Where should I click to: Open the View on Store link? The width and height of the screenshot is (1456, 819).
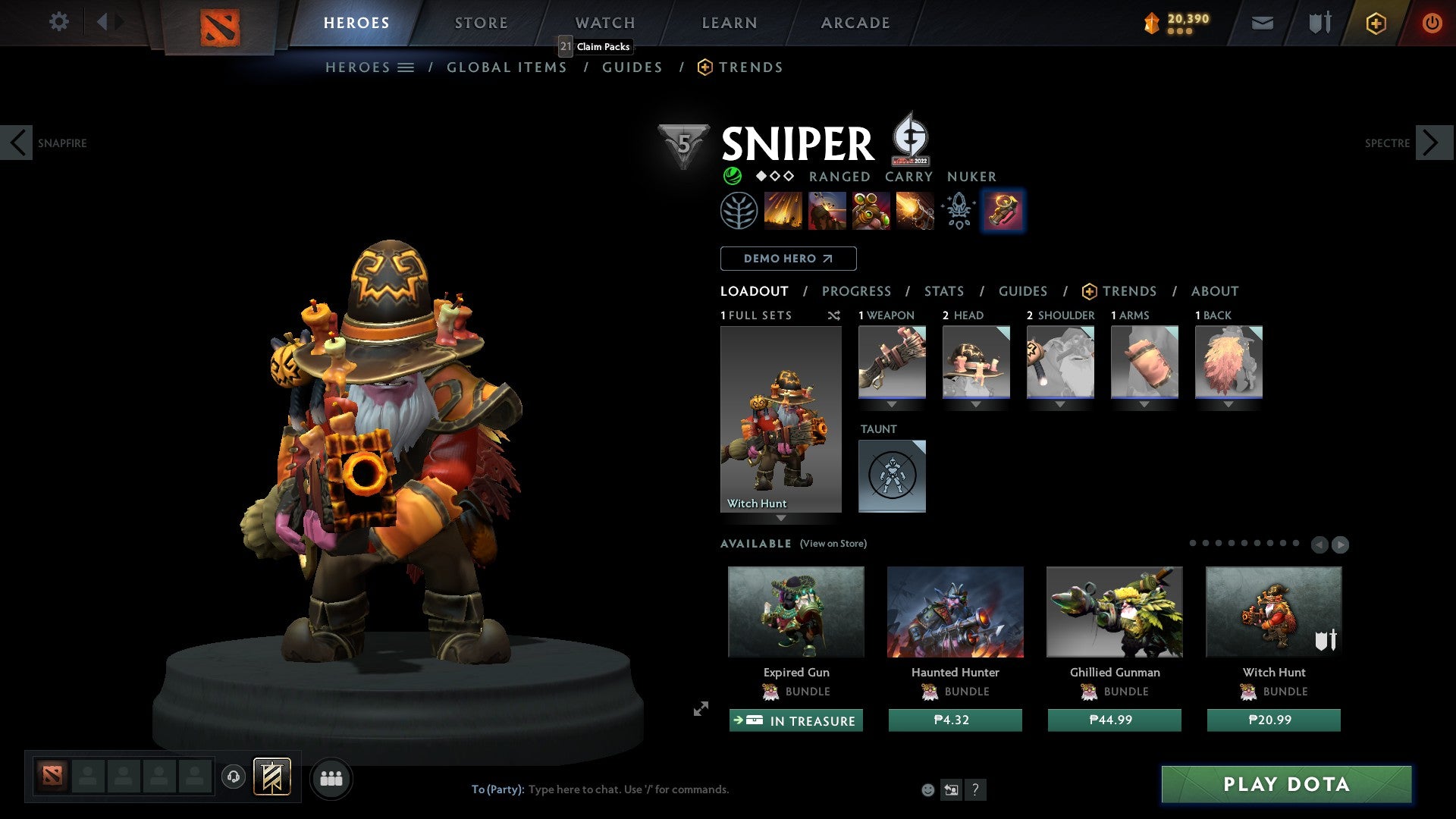coord(833,544)
